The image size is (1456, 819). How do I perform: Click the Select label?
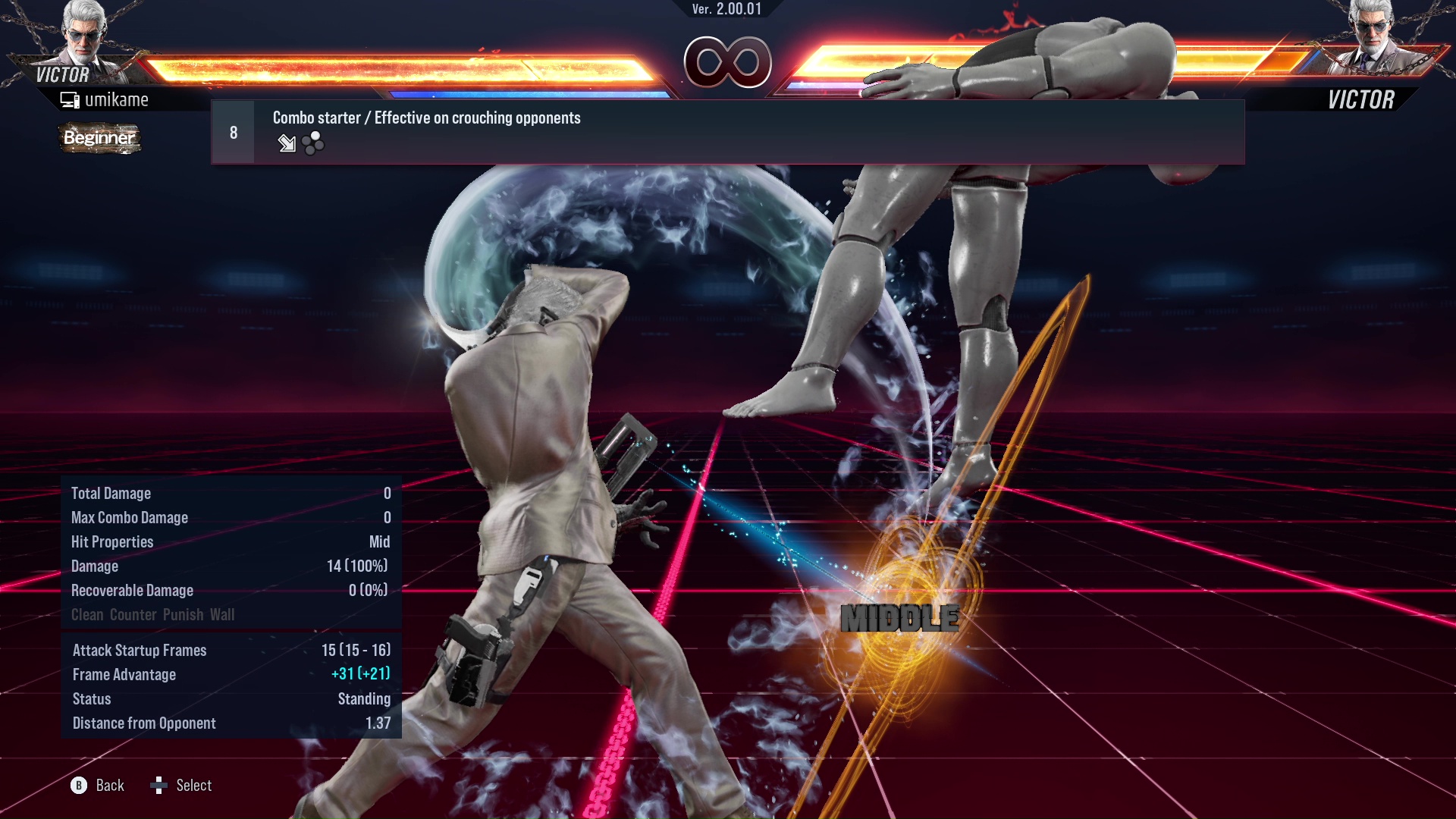(x=193, y=786)
